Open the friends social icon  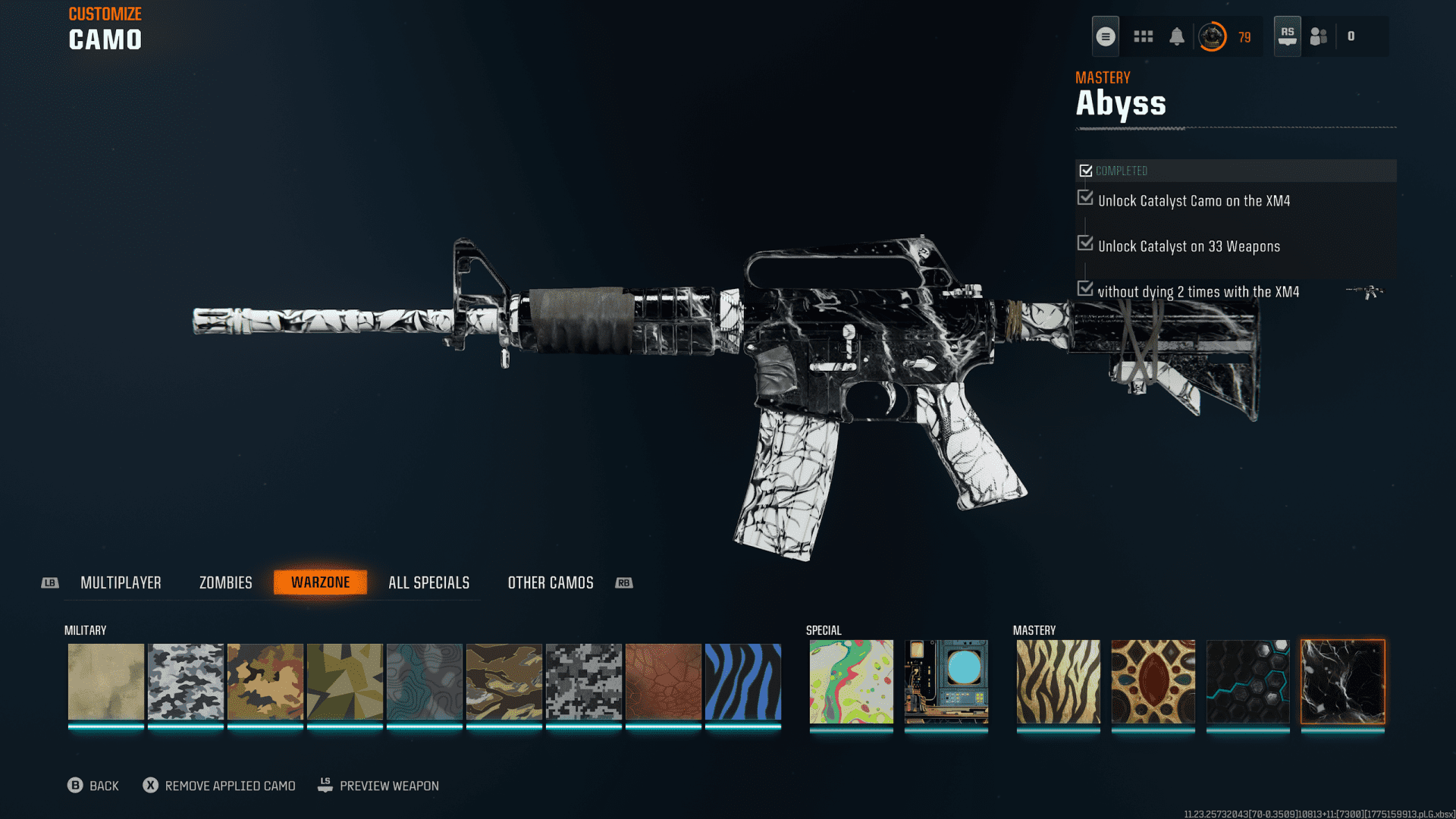coord(1319,36)
